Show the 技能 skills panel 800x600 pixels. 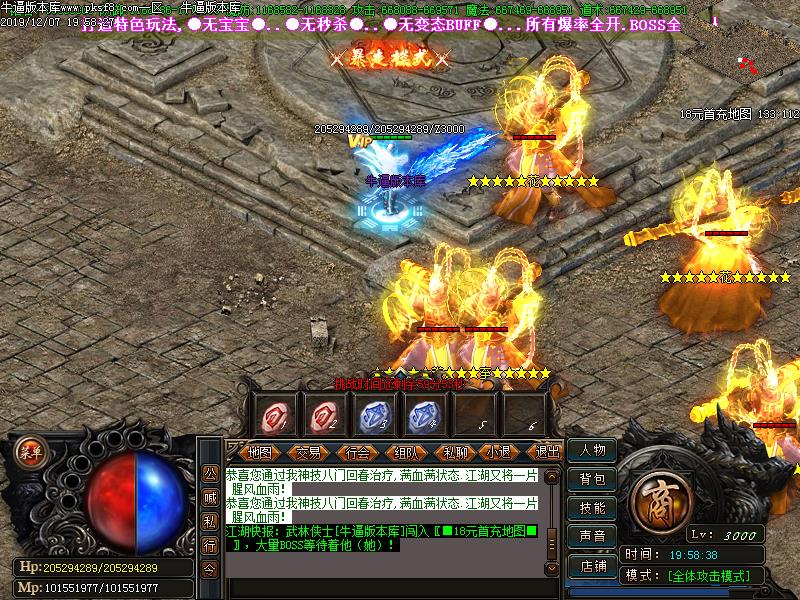592,508
